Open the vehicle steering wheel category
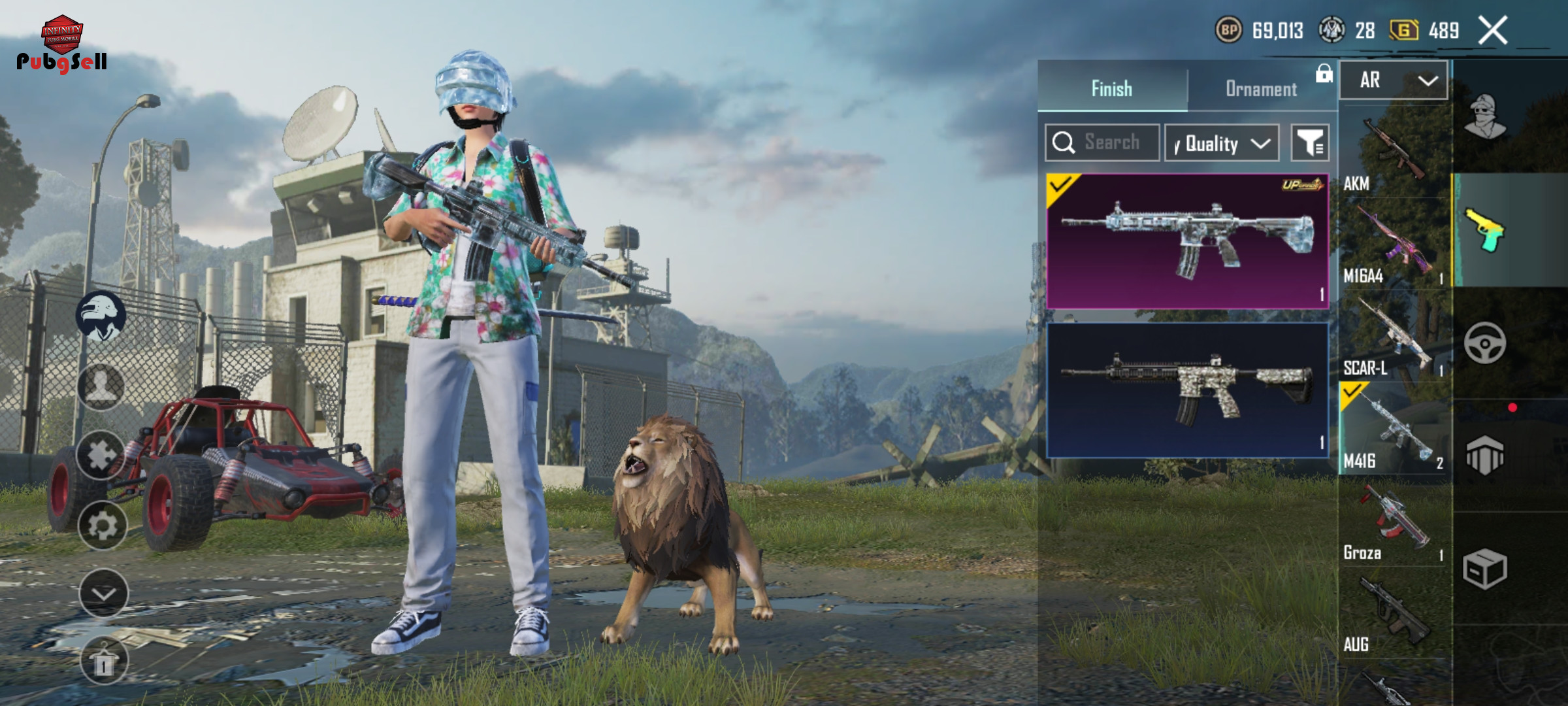This screenshot has width=1568, height=706. pos(1485,343)
